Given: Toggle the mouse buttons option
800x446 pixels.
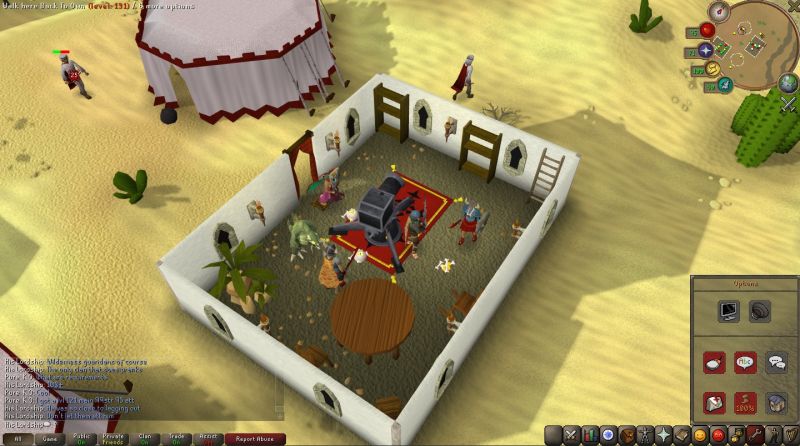Looking at the screenshot, I should (714, 362).
